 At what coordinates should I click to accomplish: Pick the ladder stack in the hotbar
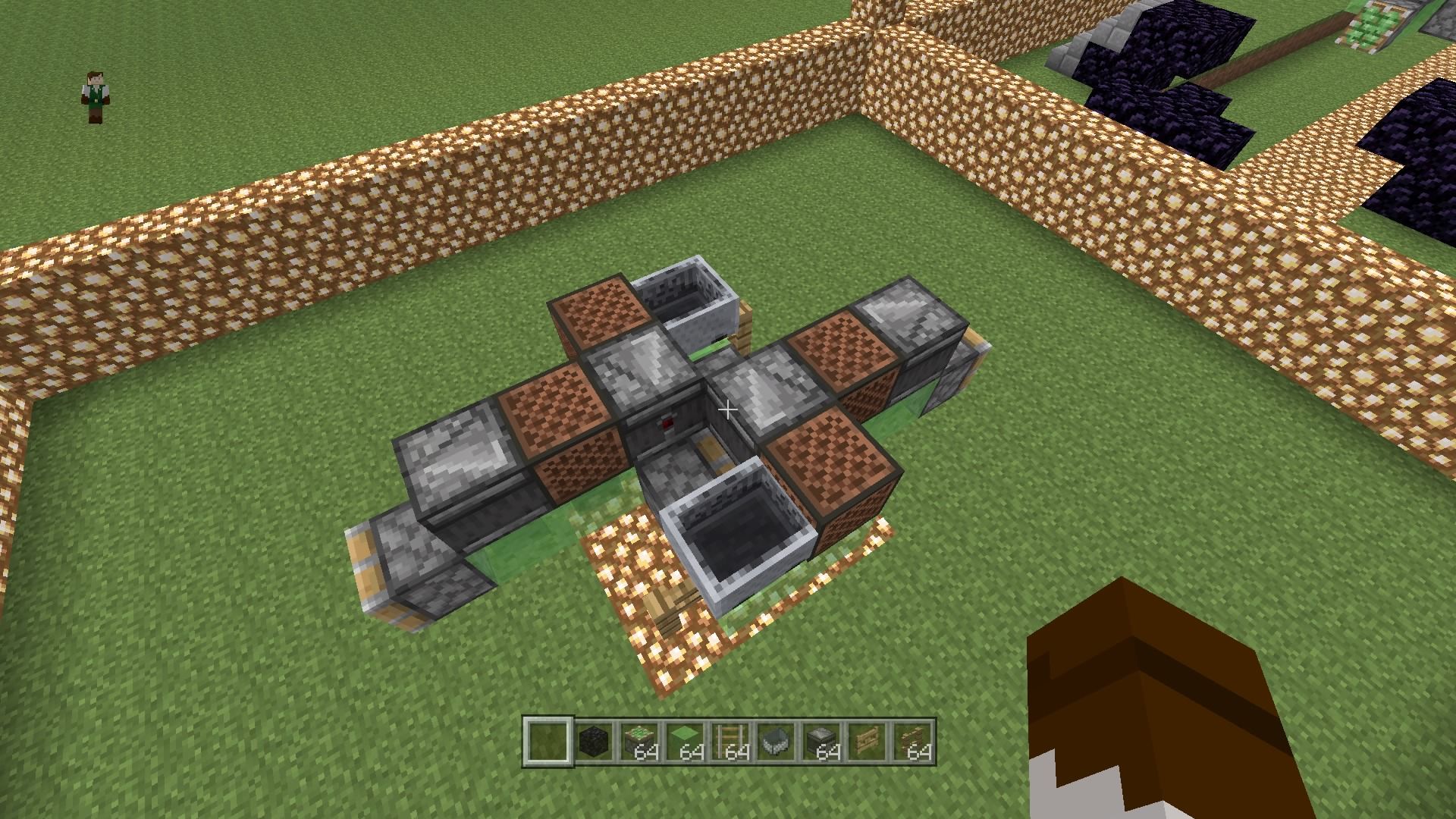point(730,741)
